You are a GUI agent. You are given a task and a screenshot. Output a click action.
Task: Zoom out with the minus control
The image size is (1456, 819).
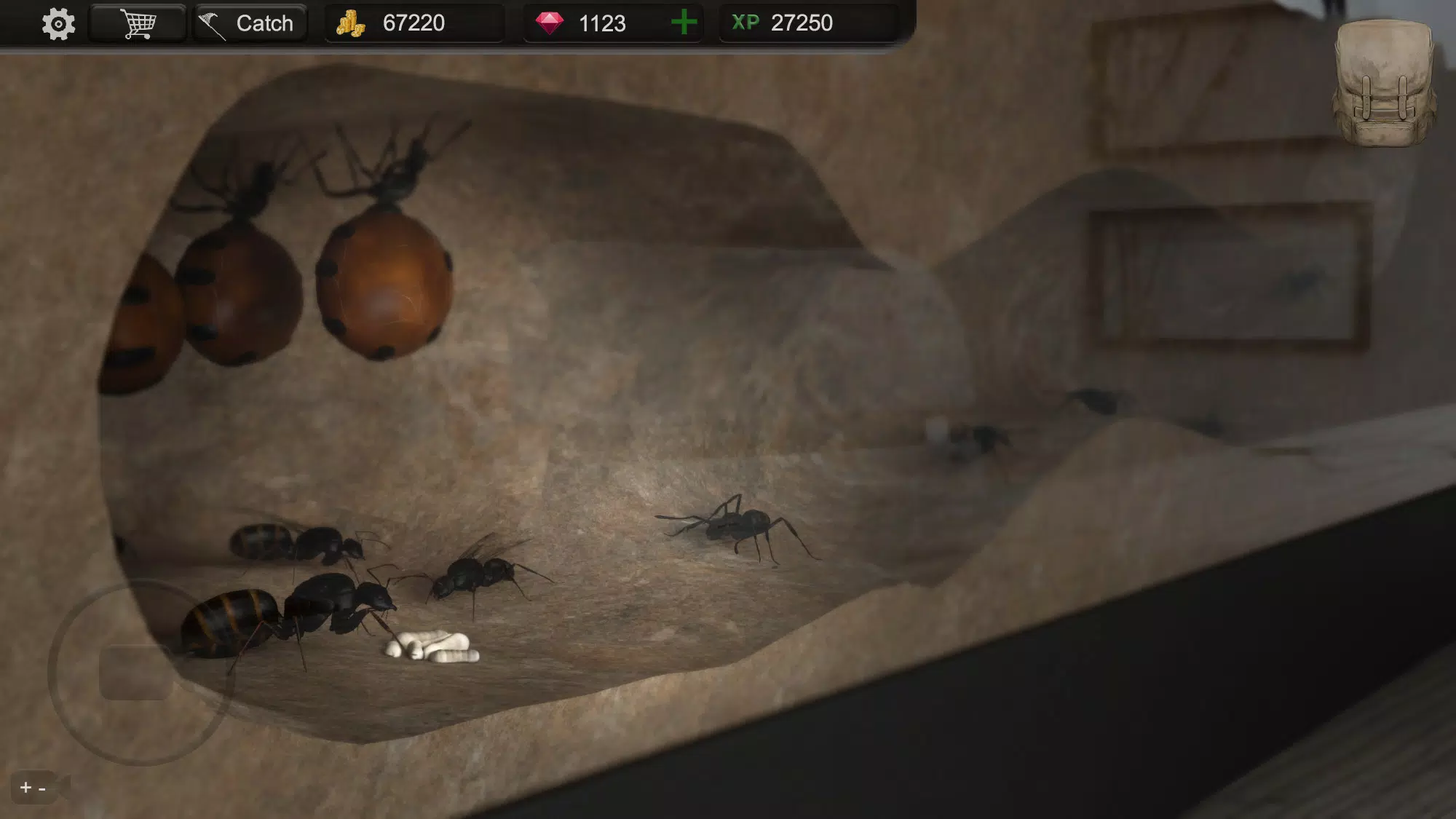42,788
